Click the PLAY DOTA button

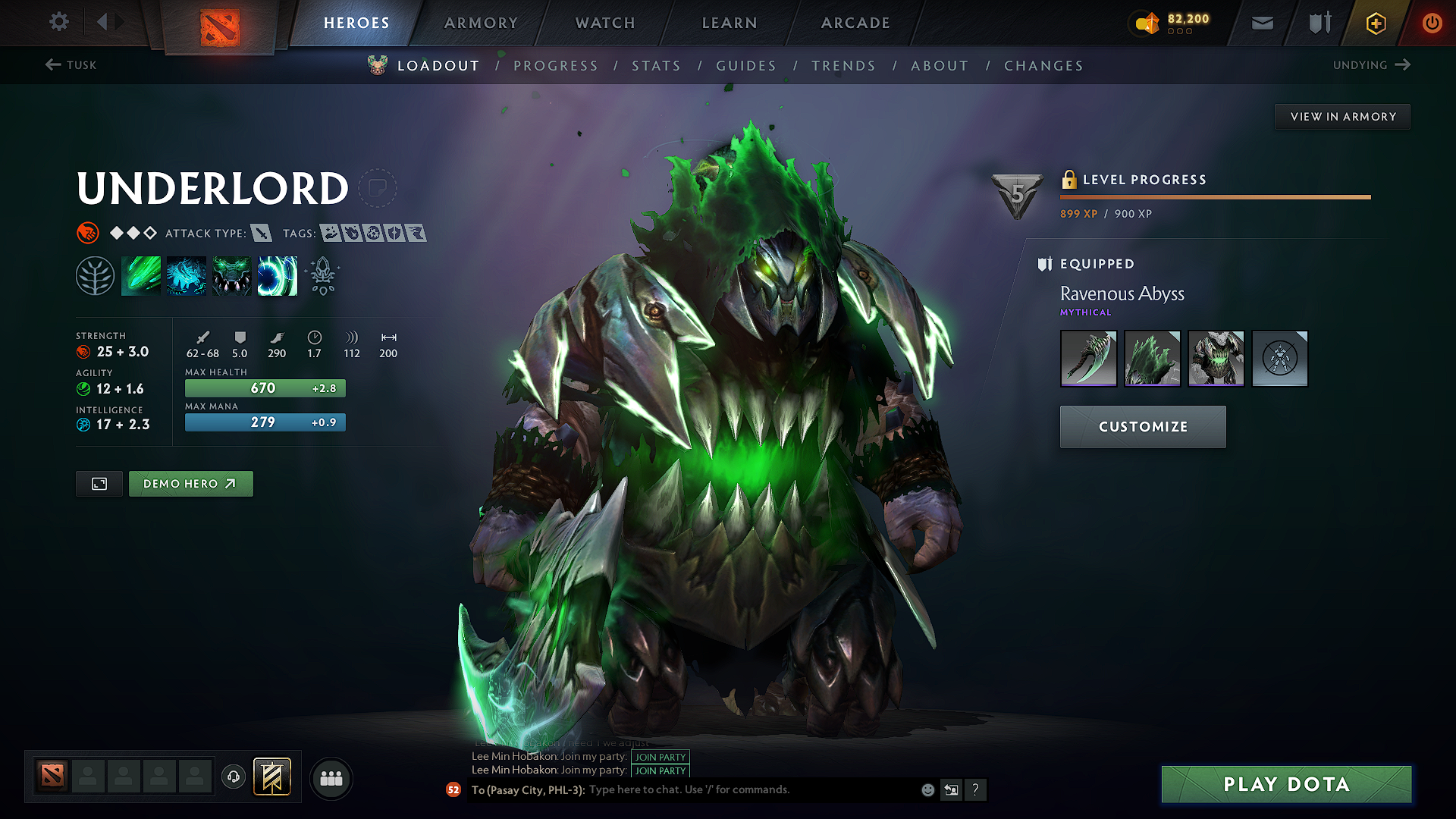coord(1285,784)
